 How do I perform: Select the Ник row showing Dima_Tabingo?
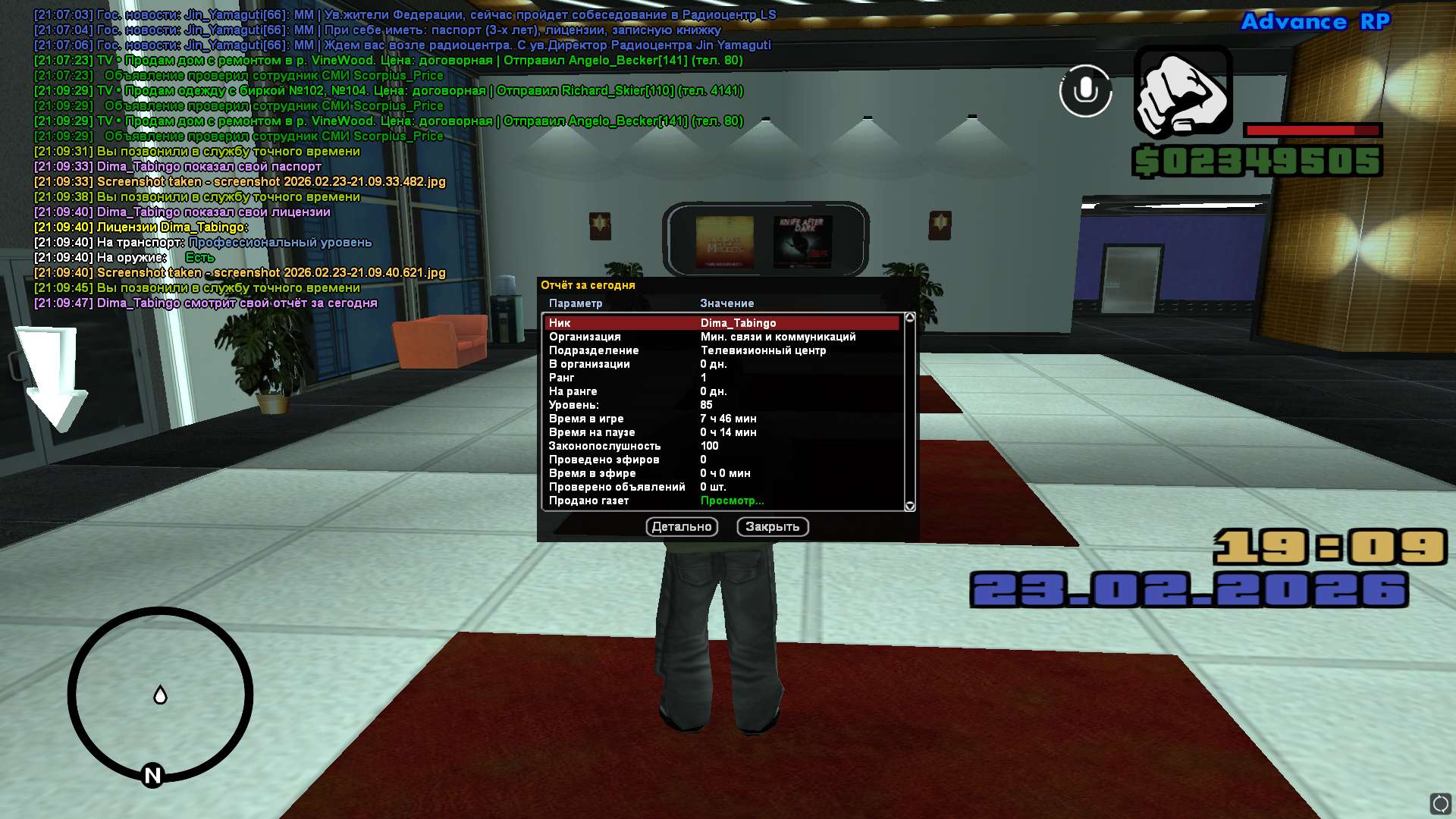[721, 323]
